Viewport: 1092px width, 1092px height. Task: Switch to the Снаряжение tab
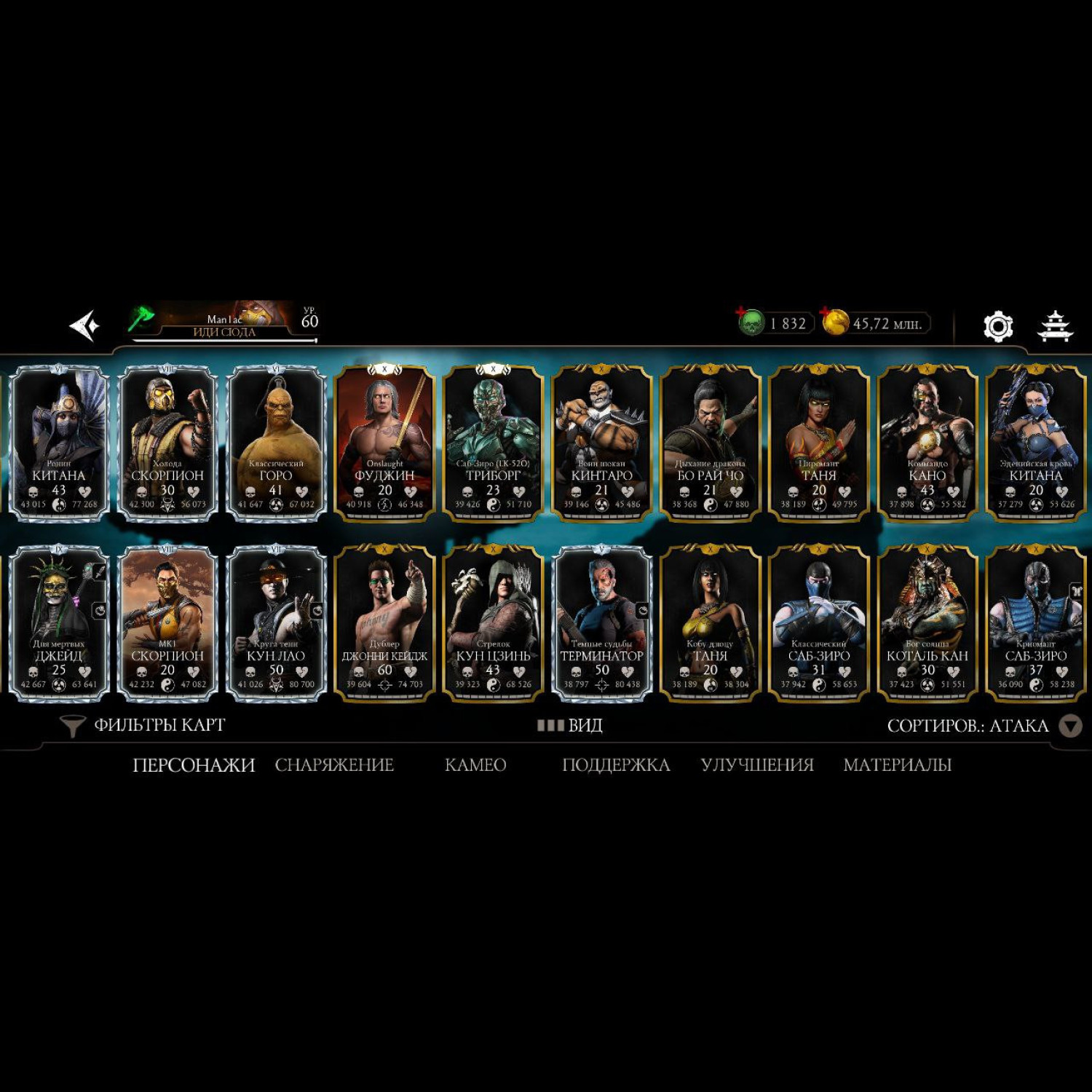[334, 764]
